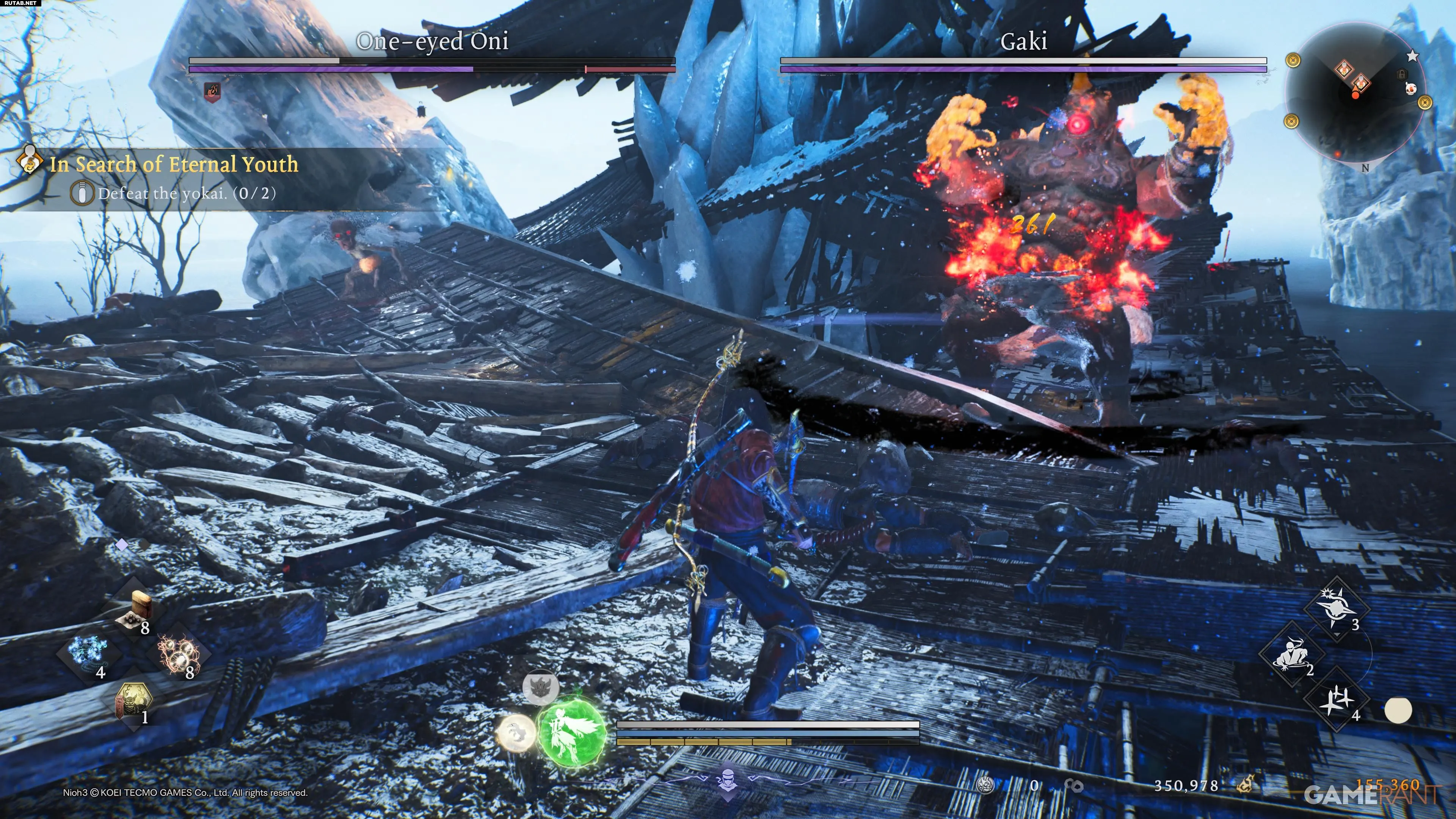Image resolution: width=1456 pixels, height=819 pixels.
Task: Use the blue glowing beads item
Action: pyautogui.click(x=88, y=653)
